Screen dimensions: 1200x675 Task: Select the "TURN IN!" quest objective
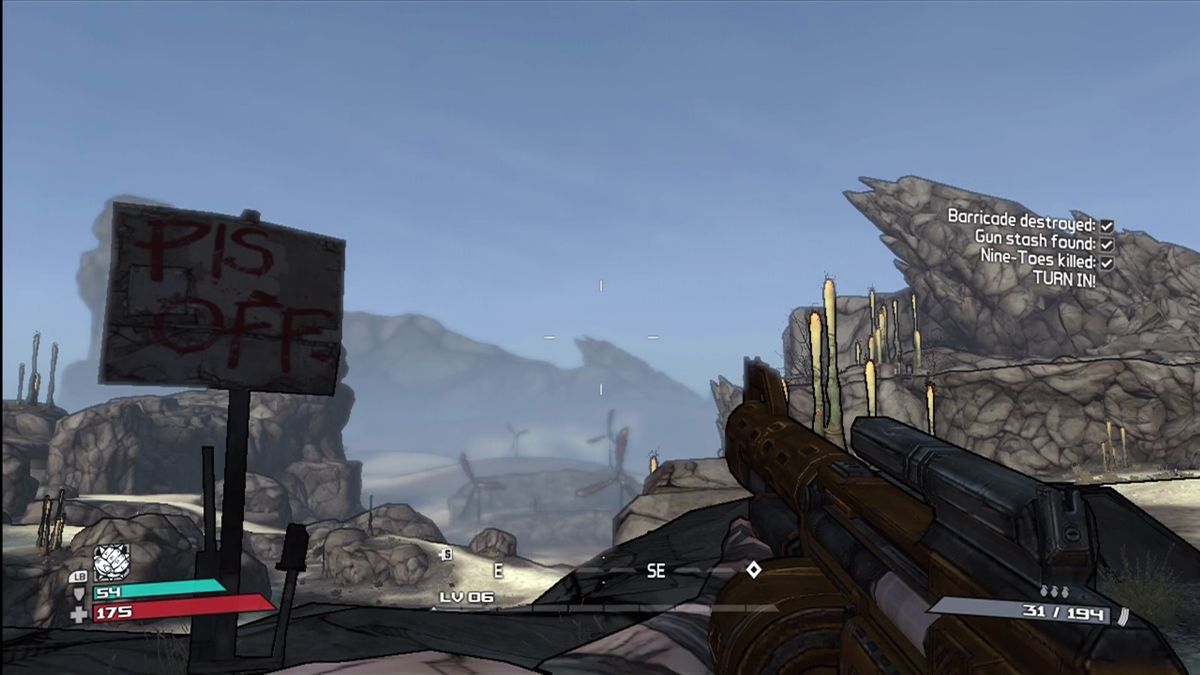point(1064,280)
